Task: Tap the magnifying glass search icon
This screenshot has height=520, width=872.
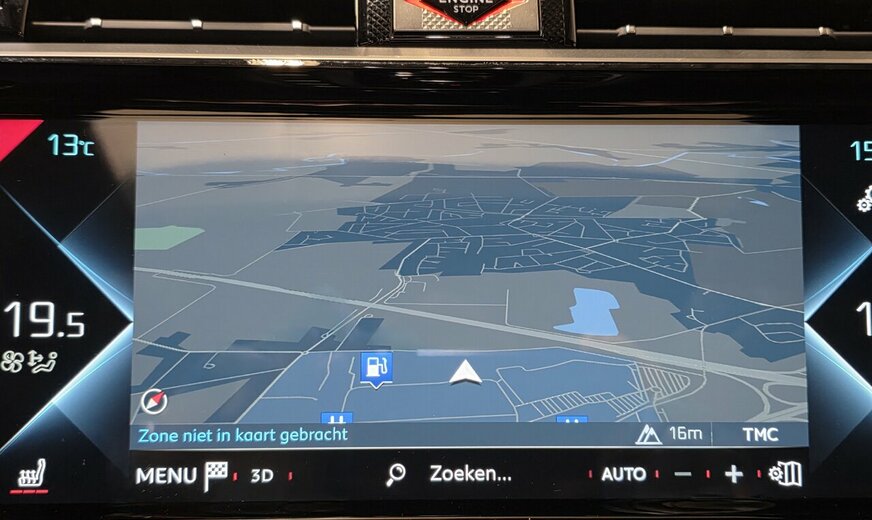Action: pos(396,475)
